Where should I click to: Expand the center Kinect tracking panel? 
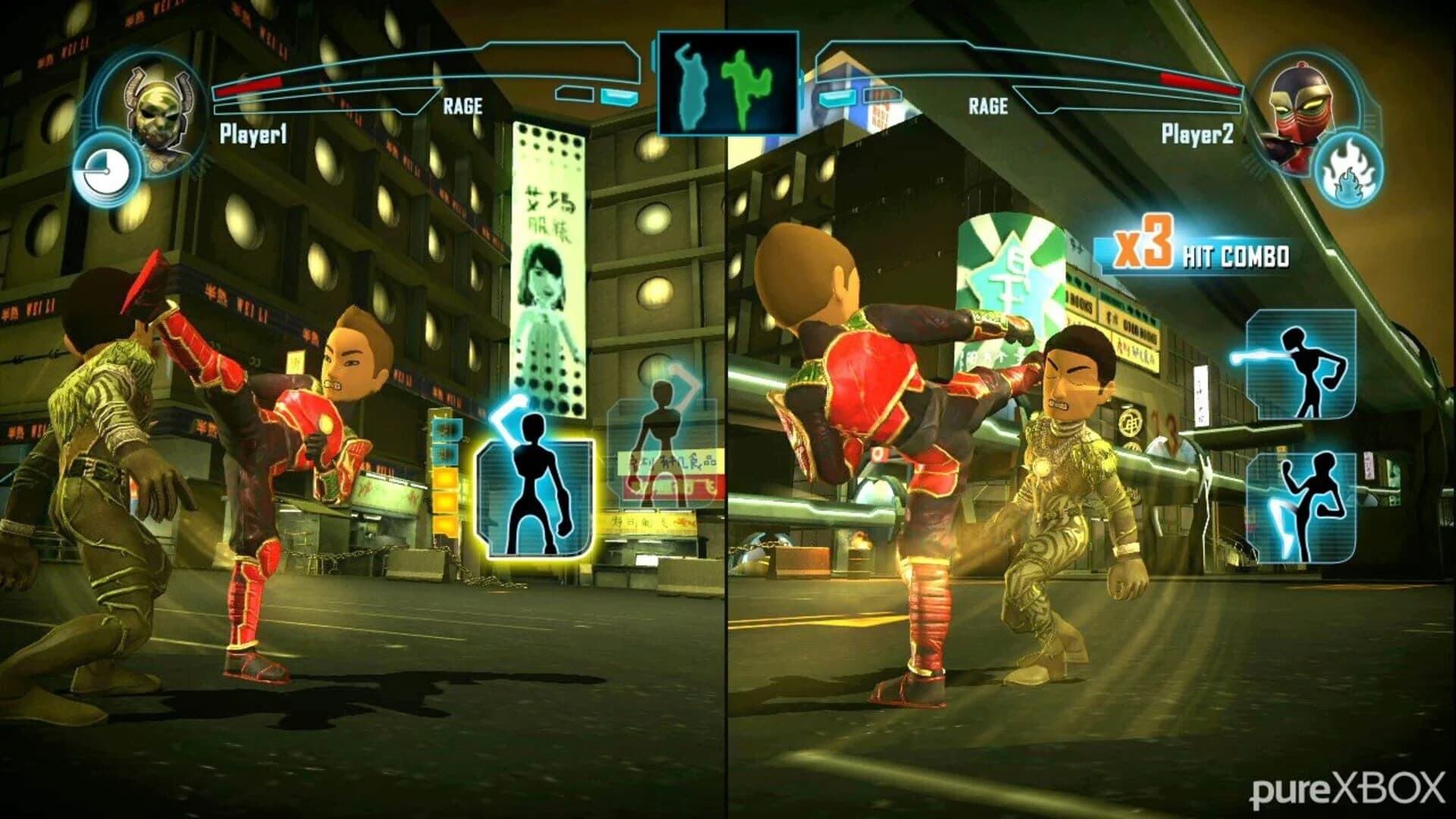click(728, 83)
